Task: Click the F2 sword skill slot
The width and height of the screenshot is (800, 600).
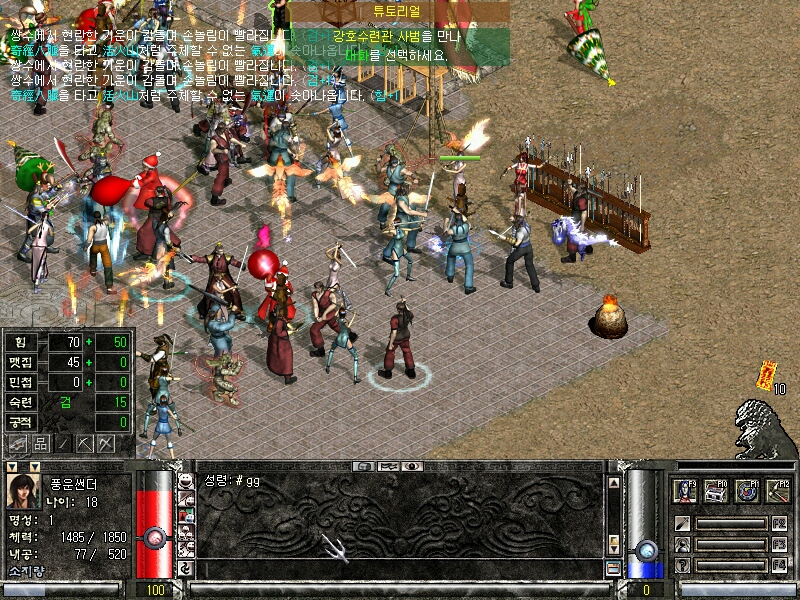Action: tap(682, 523)
